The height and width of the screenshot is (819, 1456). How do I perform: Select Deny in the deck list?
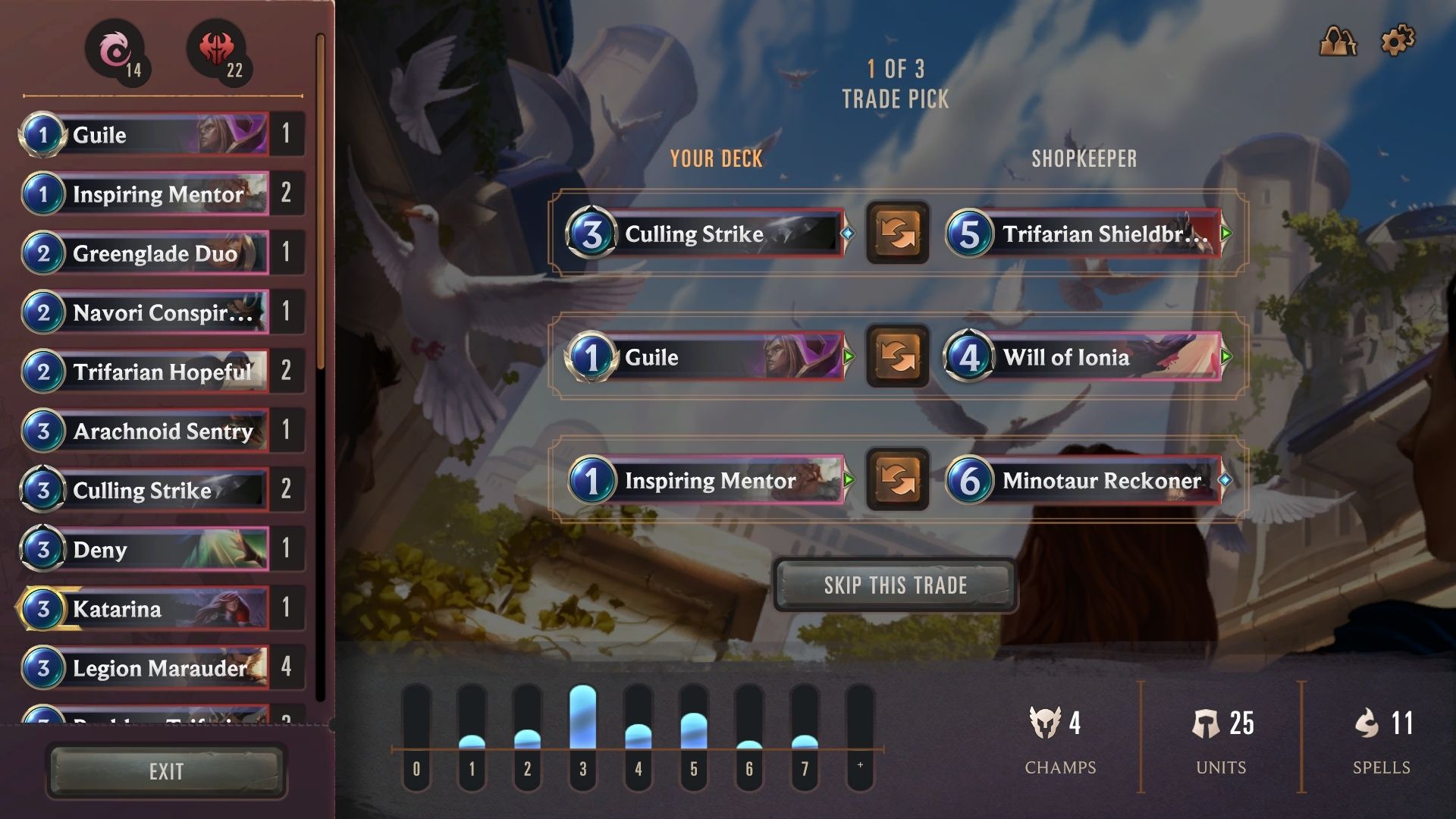[x=144, y=549]
